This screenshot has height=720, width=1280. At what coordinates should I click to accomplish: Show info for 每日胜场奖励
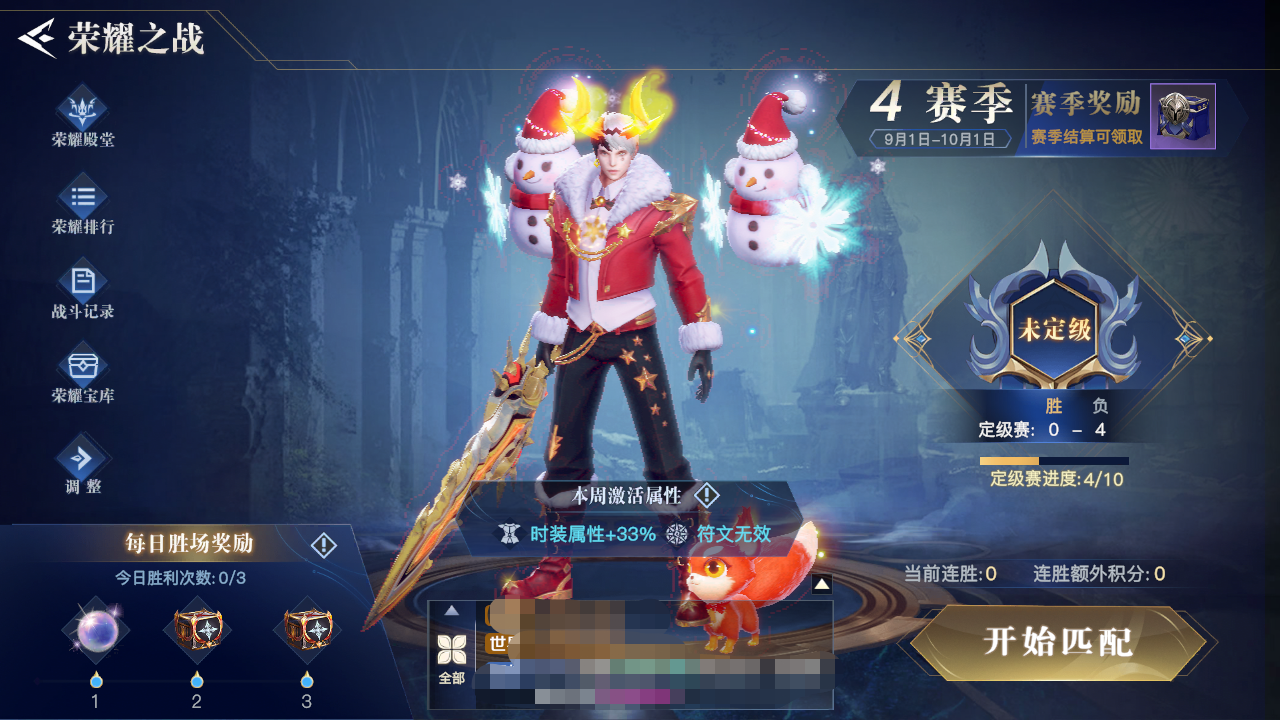pos(324,545)
